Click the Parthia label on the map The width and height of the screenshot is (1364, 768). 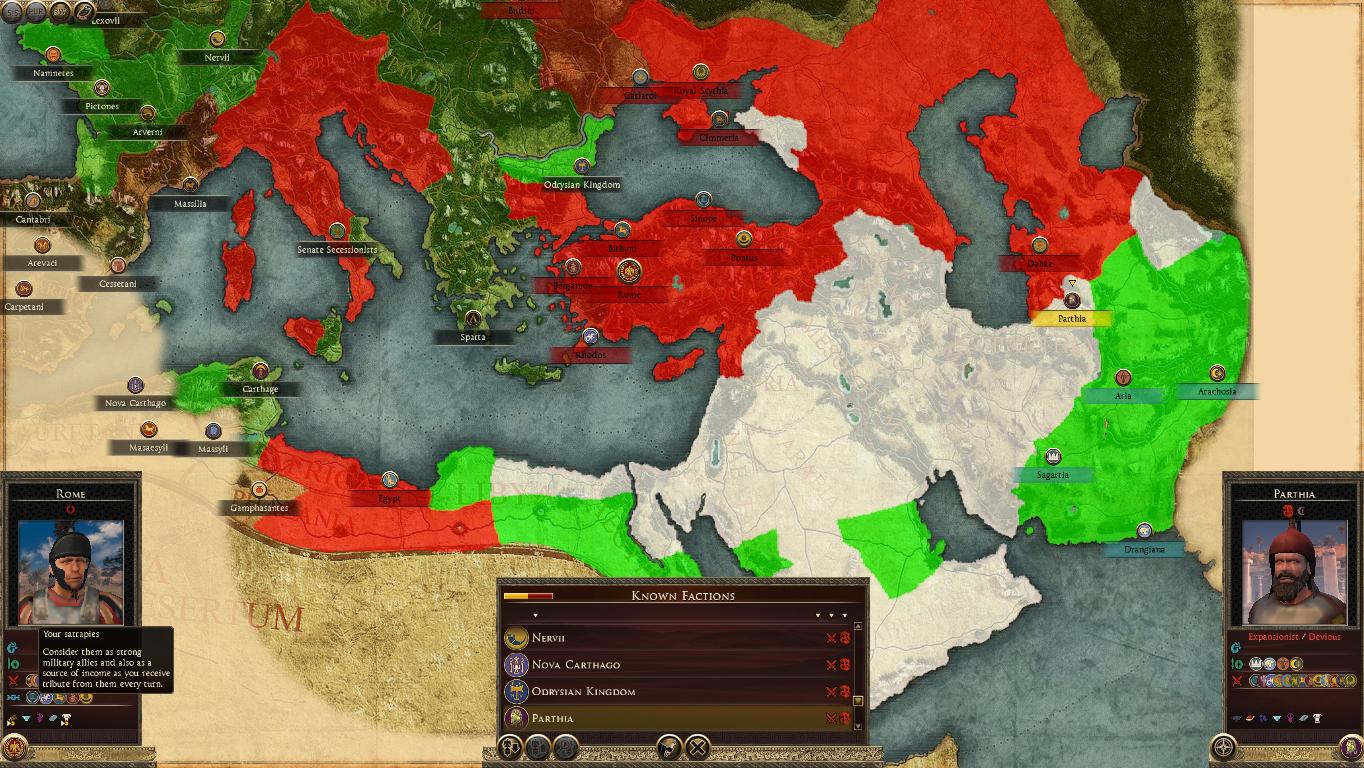pos(1072,318)
